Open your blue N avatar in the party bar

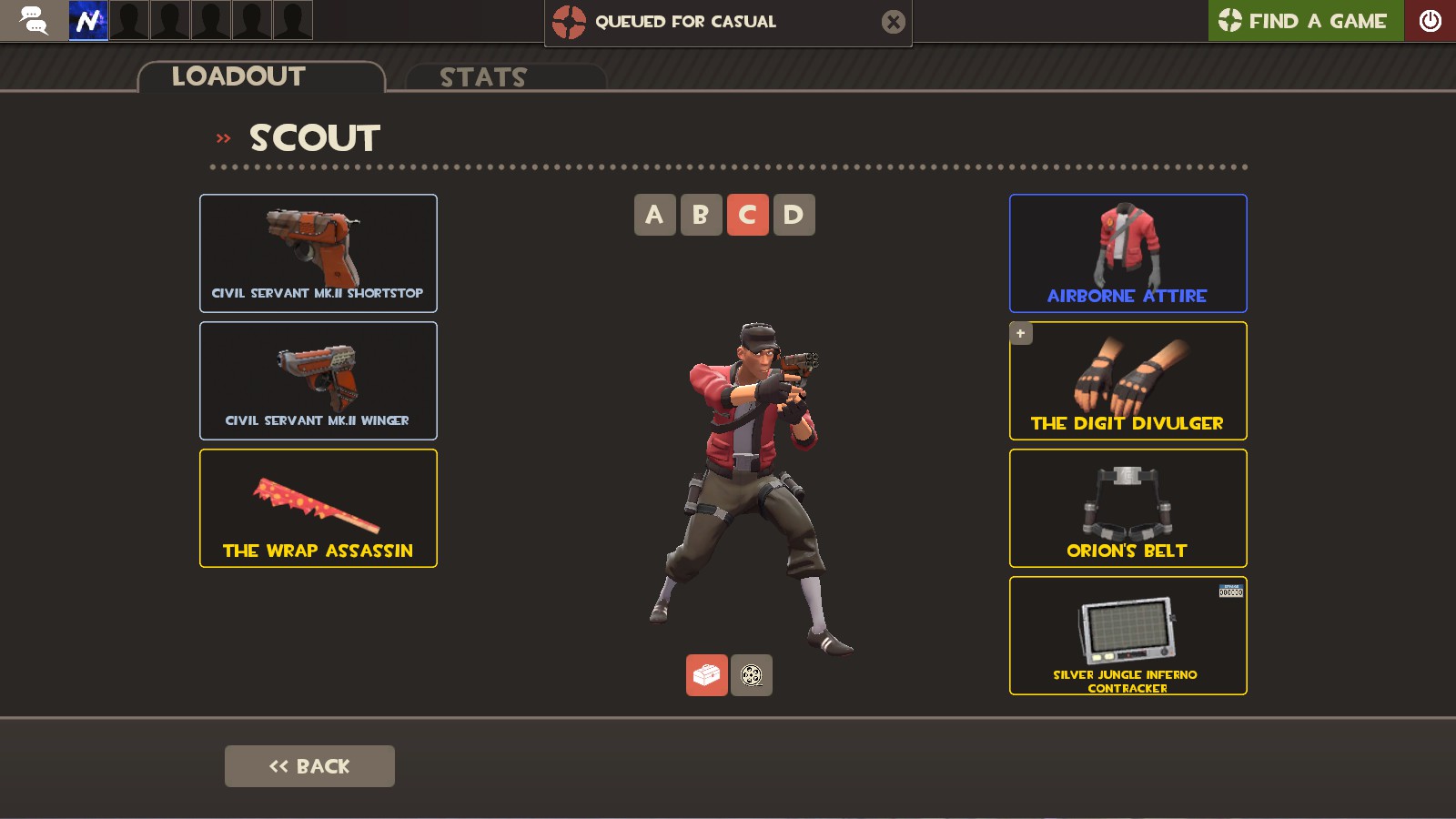click(88, 20)
